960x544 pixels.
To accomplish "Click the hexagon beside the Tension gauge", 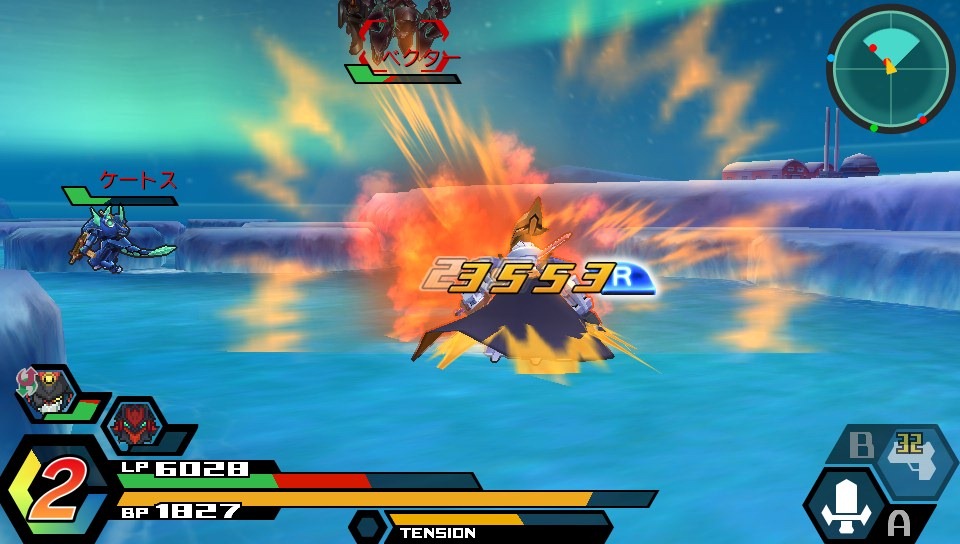I will (x=367, y=526).
